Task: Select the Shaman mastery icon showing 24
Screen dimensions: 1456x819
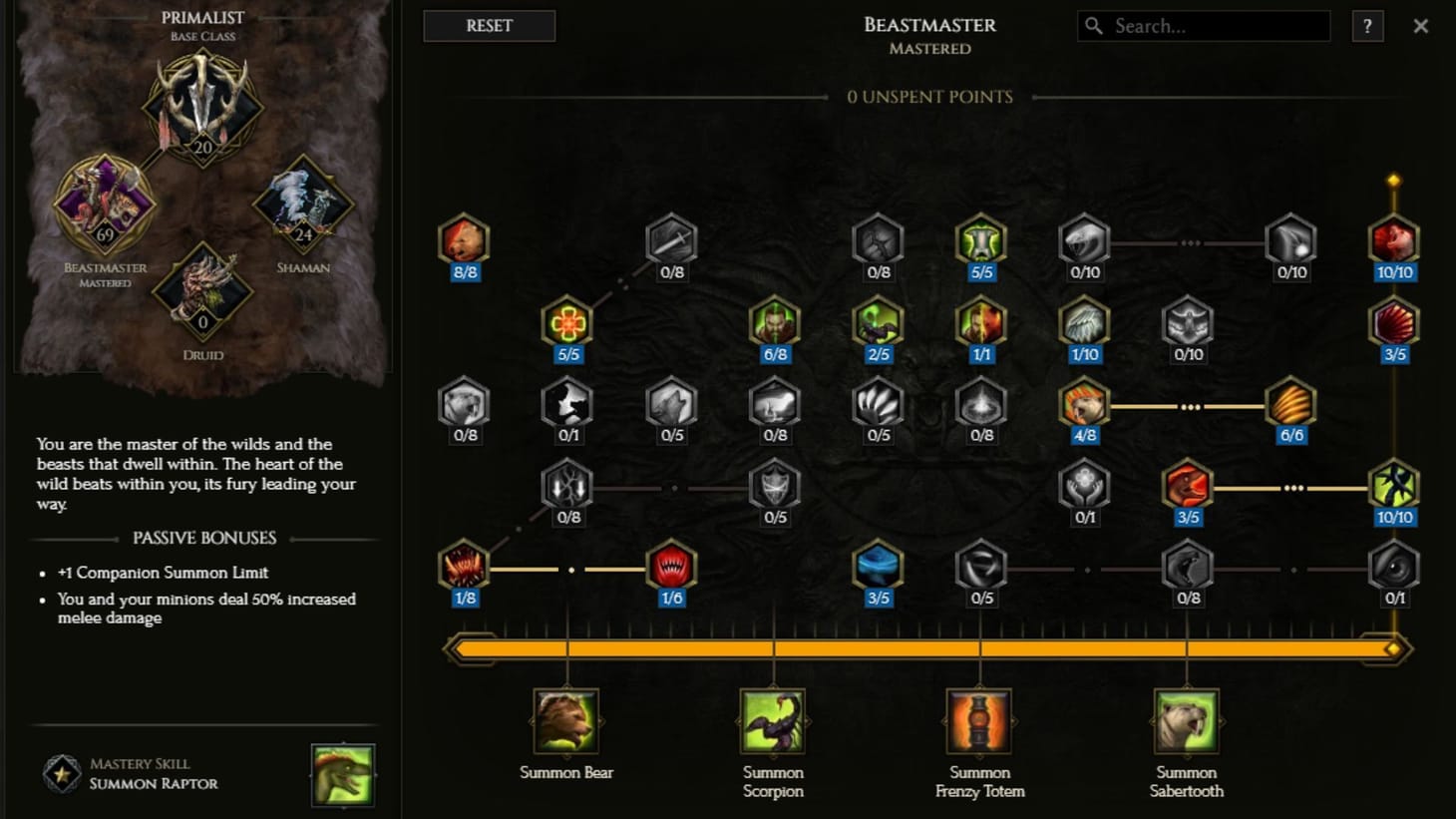Action: 301,205
